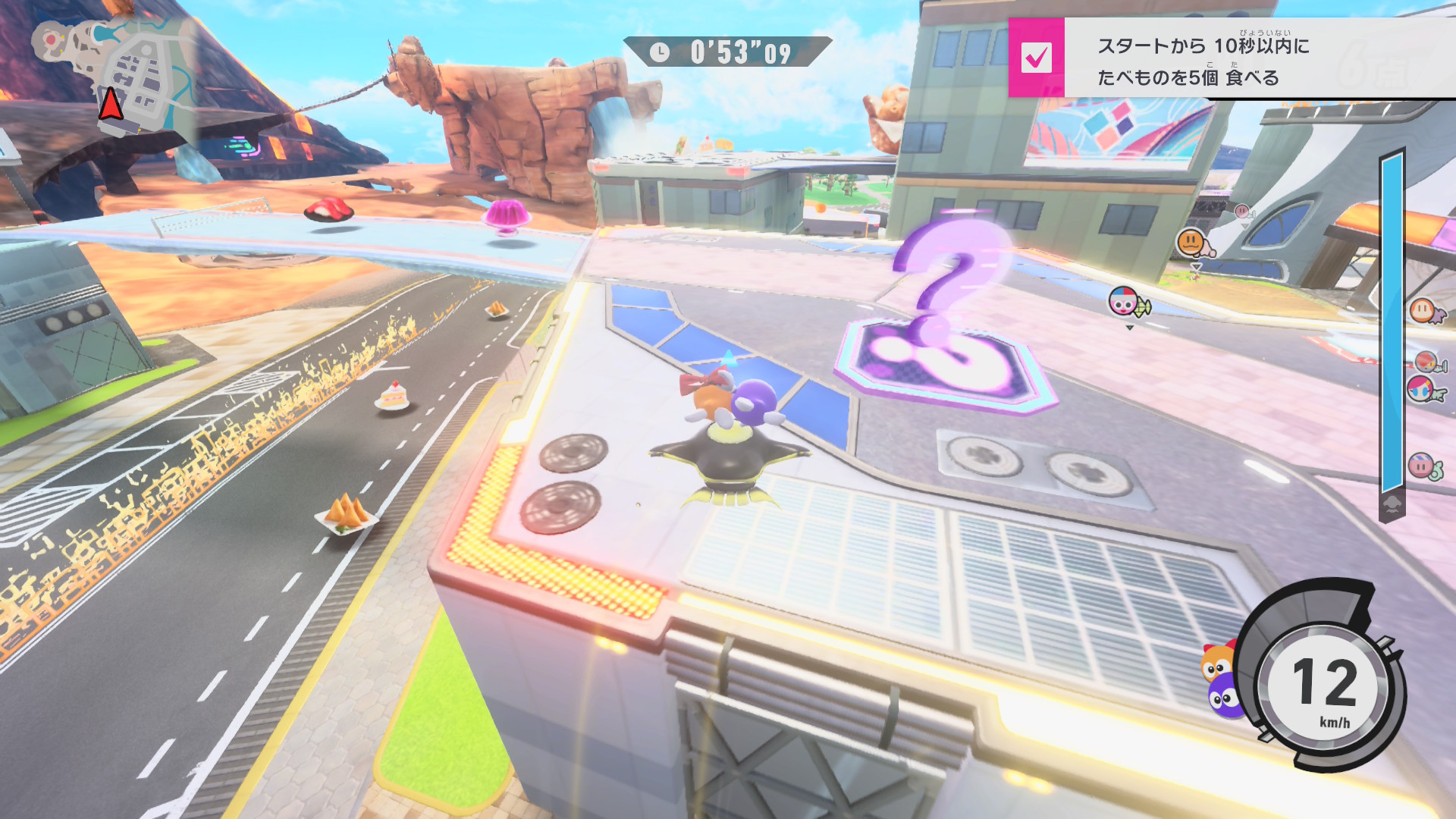The width and height of the screenshot is (1456, 819).
Task: Select the headband Kirby rider marker
Action: (x=1420, y=465)
